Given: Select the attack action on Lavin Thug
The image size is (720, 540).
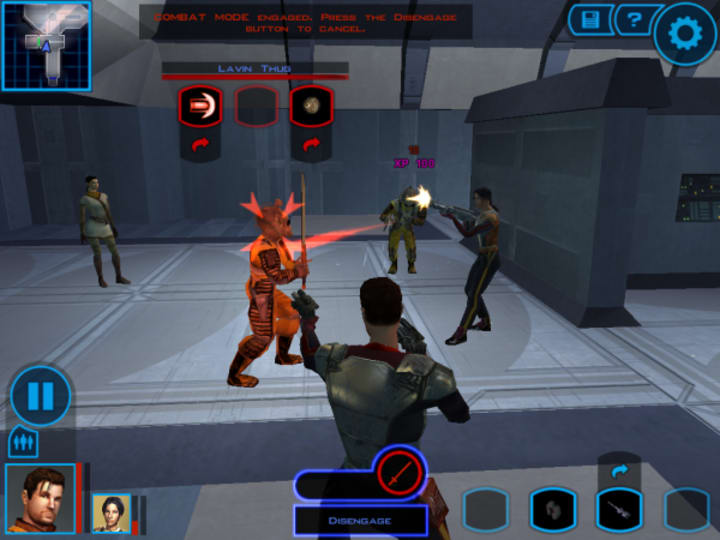Looking at the screenshot, I should pos(200,106).
